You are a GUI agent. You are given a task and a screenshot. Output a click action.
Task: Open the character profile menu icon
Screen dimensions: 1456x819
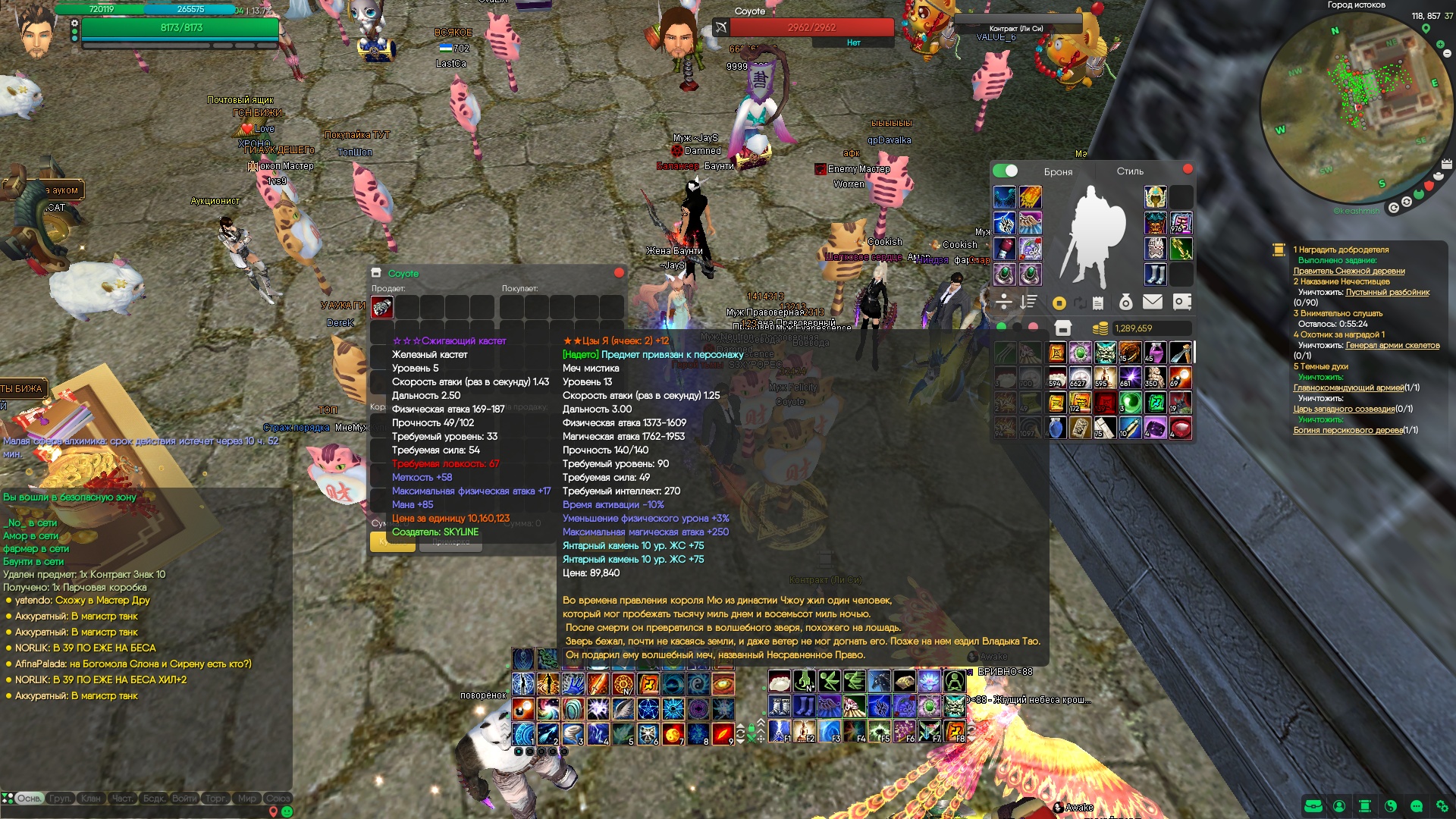(x=1339, y=806)
